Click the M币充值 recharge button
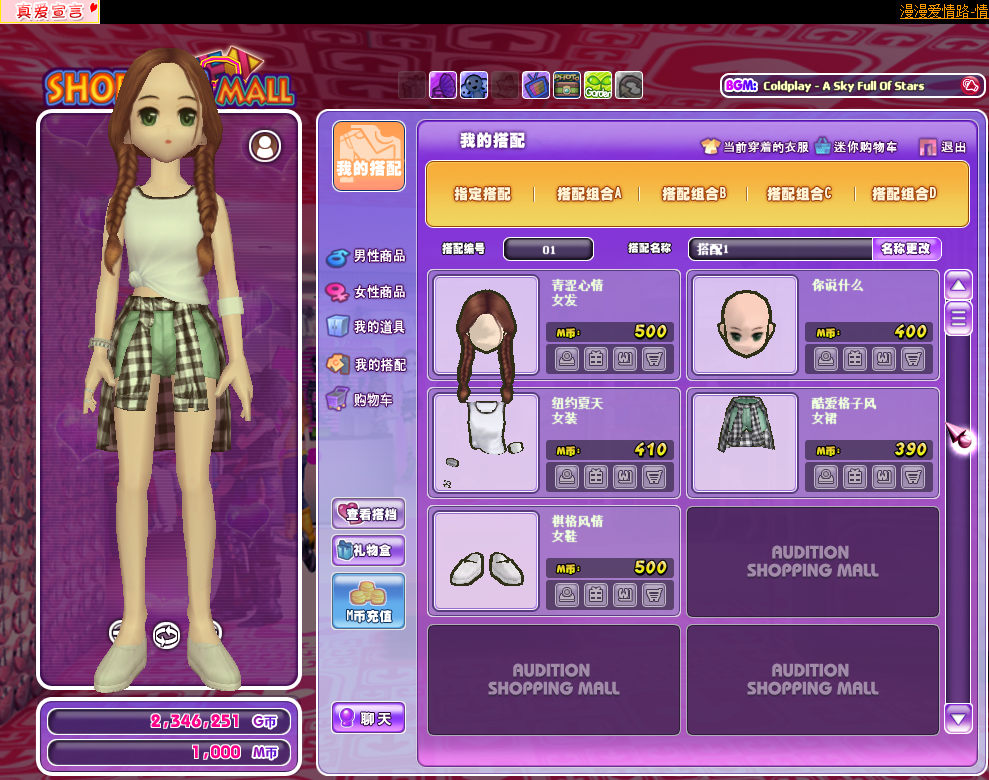This screenshot has height=780, width=989. point(369,600)
